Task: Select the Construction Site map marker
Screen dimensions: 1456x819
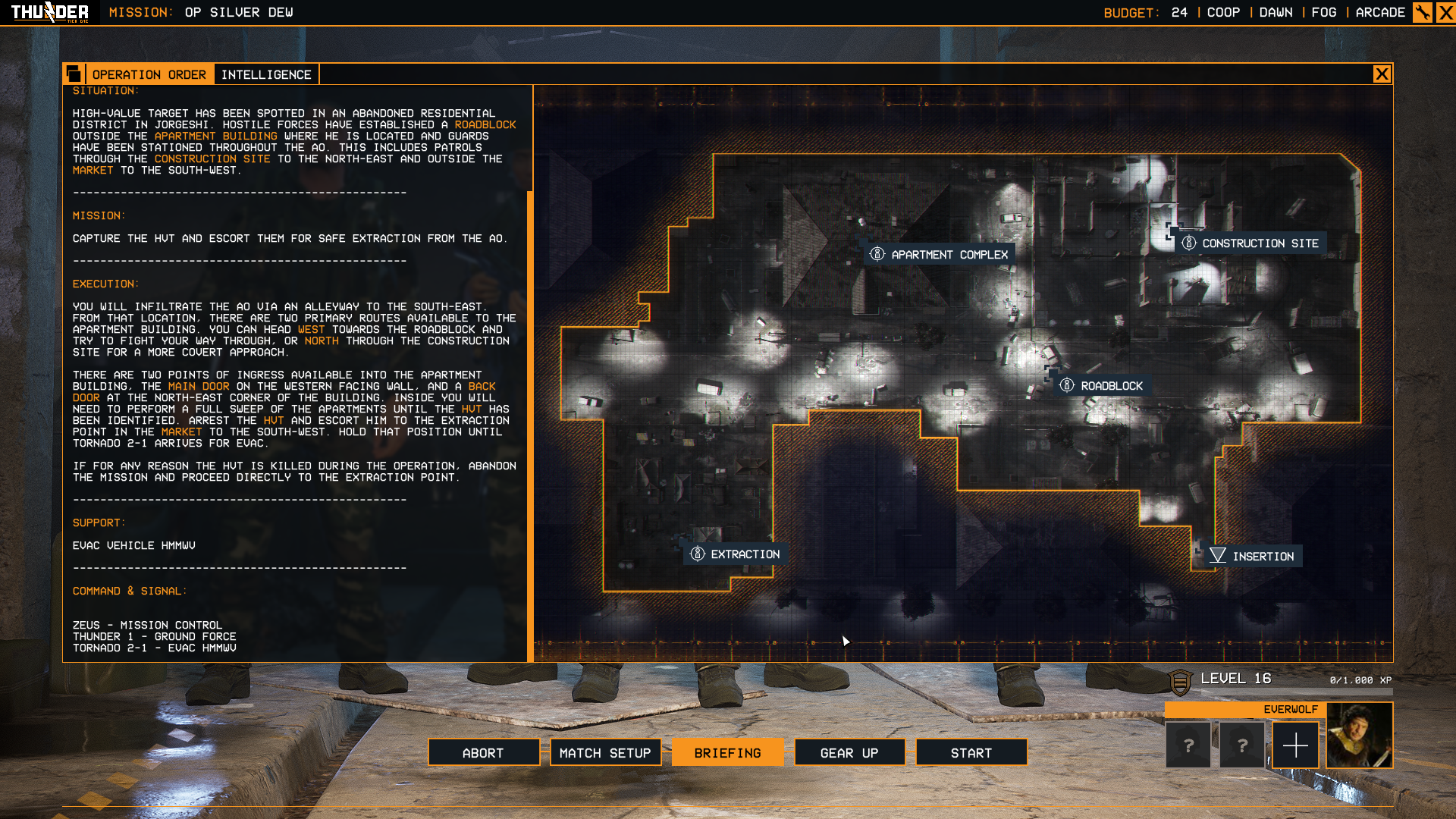Action: (1251, 243)
